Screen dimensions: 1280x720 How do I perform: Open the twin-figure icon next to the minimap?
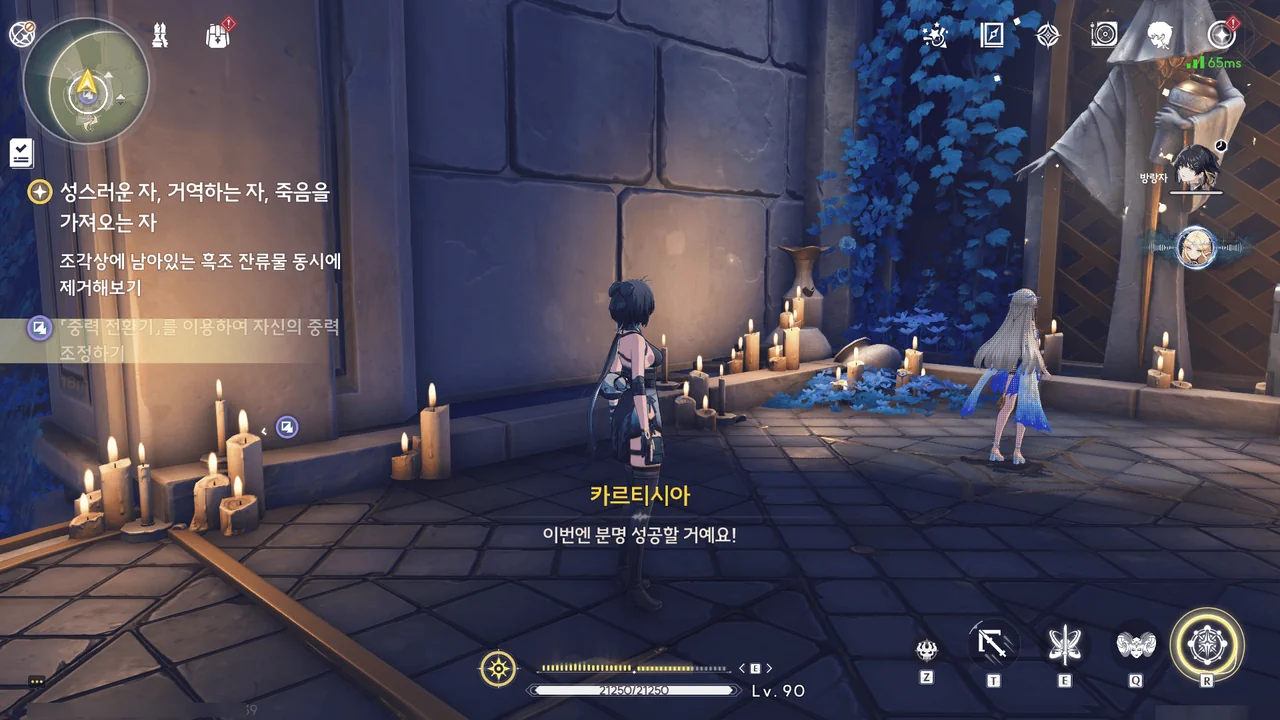tap(159, 35)
